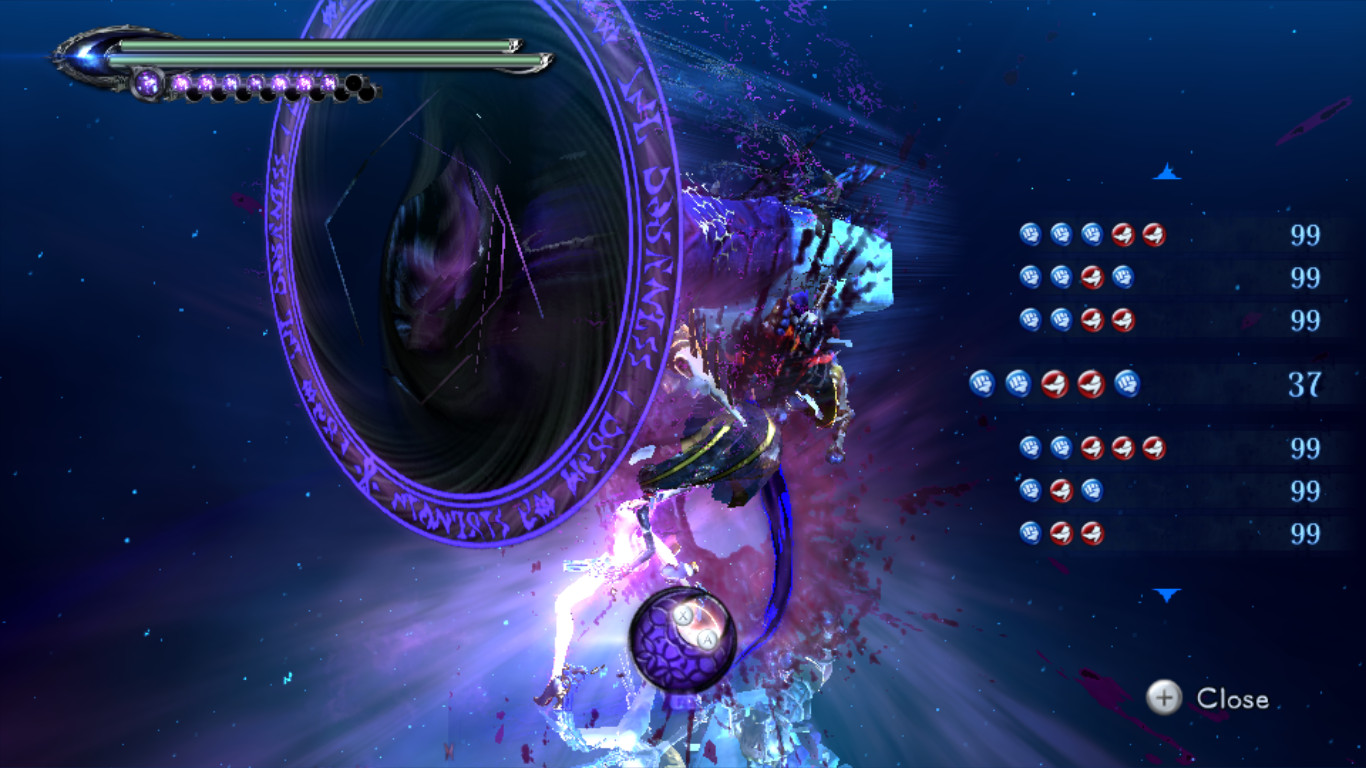The height and width of the screenshot is (768, 1366).
Task: Click the upward scroll arrow above the combo list
Action: pyautogui.click(x=1166, y=172)
